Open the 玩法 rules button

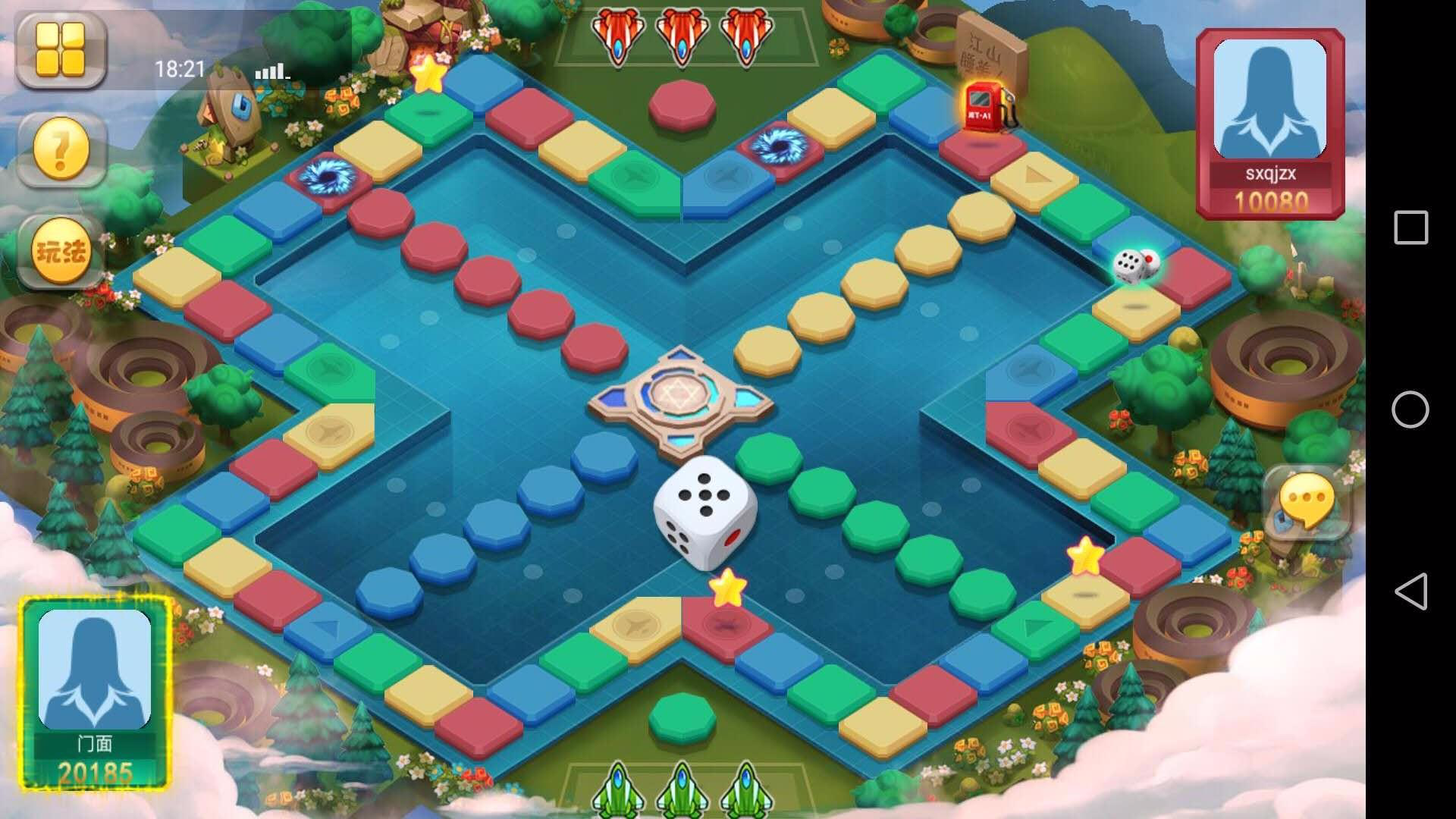point(61,251)
